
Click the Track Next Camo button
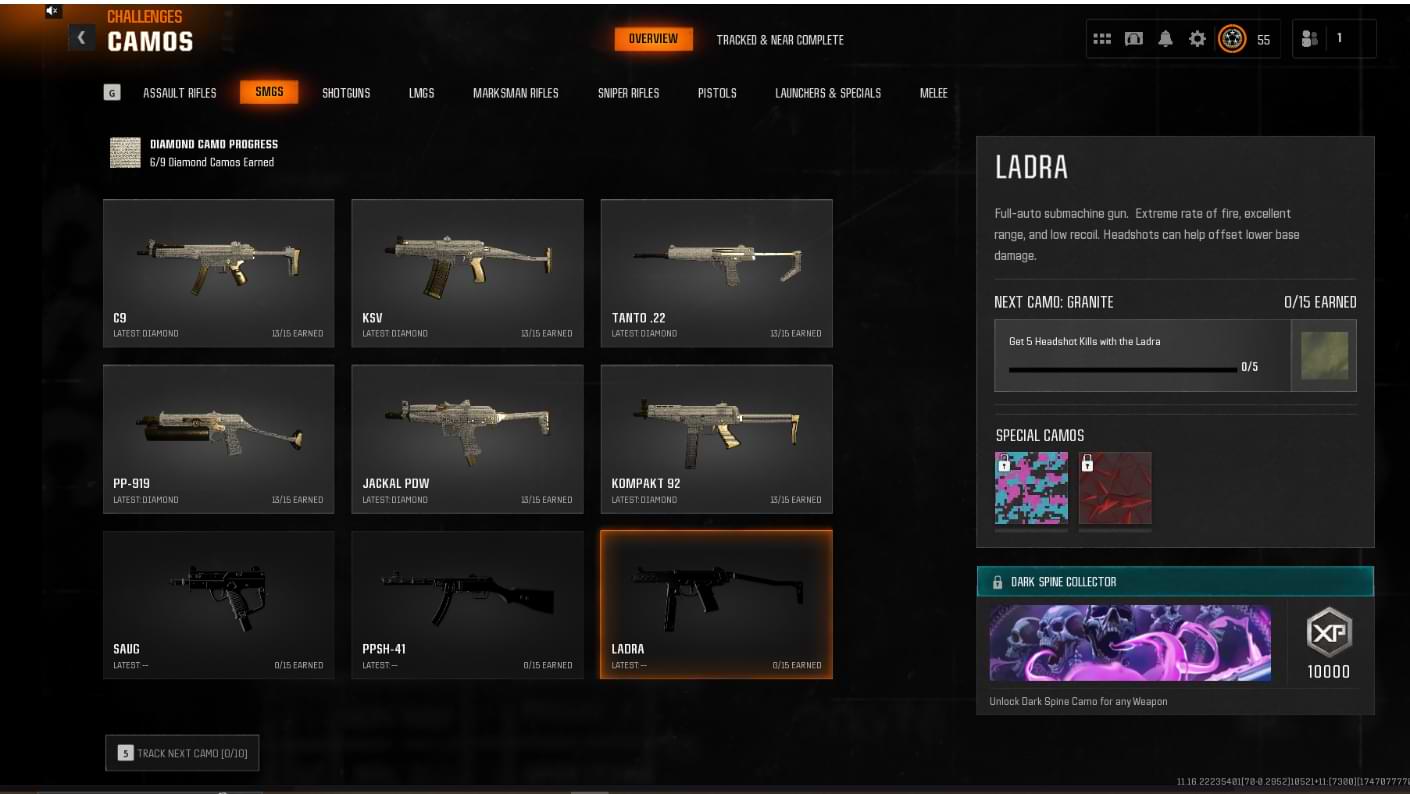(x=182, y=753)
